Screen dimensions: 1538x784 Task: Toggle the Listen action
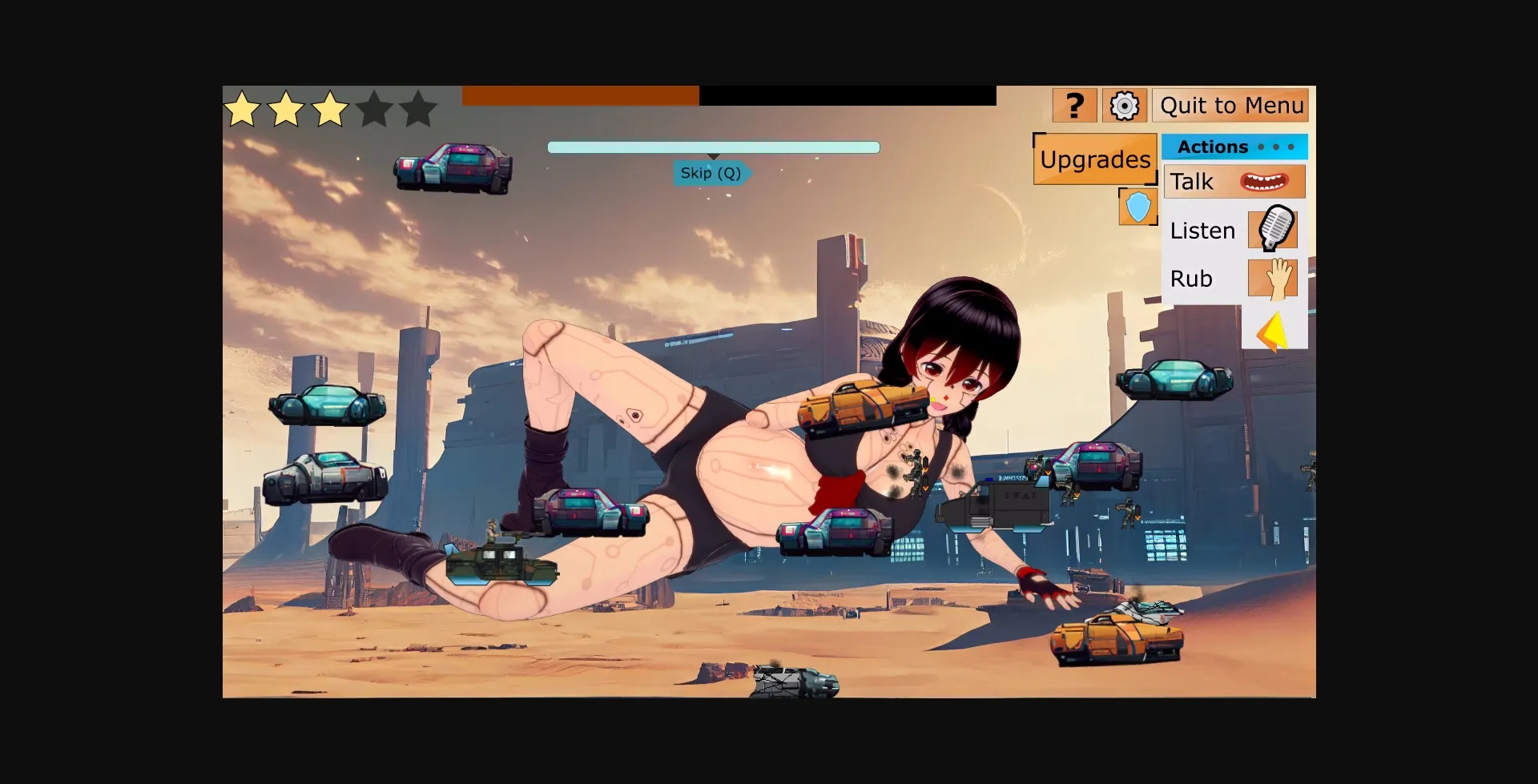click(1202, 230)
